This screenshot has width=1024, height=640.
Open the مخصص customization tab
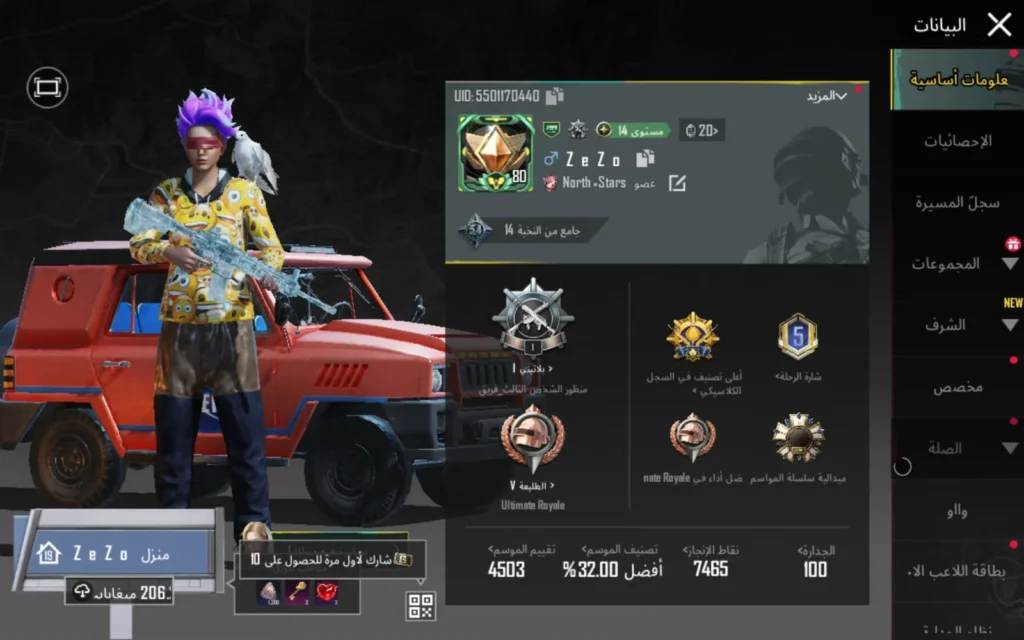pyautogui.click(x=957, y=387)
